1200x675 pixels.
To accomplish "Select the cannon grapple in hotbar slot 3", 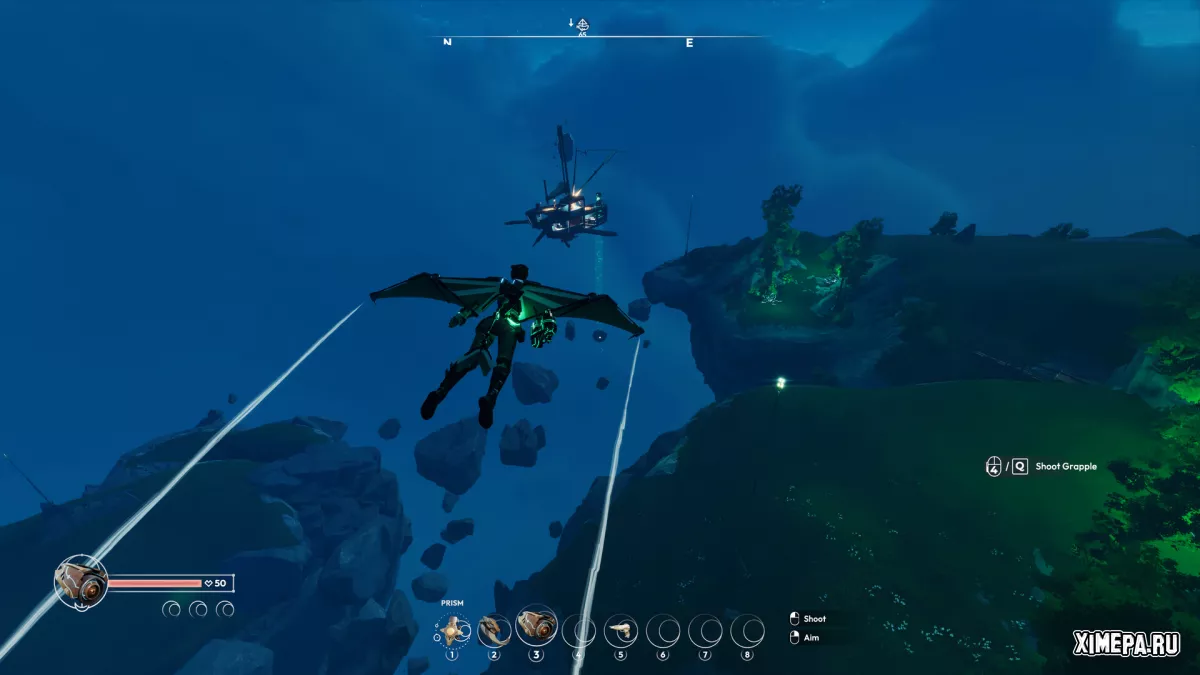I will pyautogui.click(x=537, y=626).
